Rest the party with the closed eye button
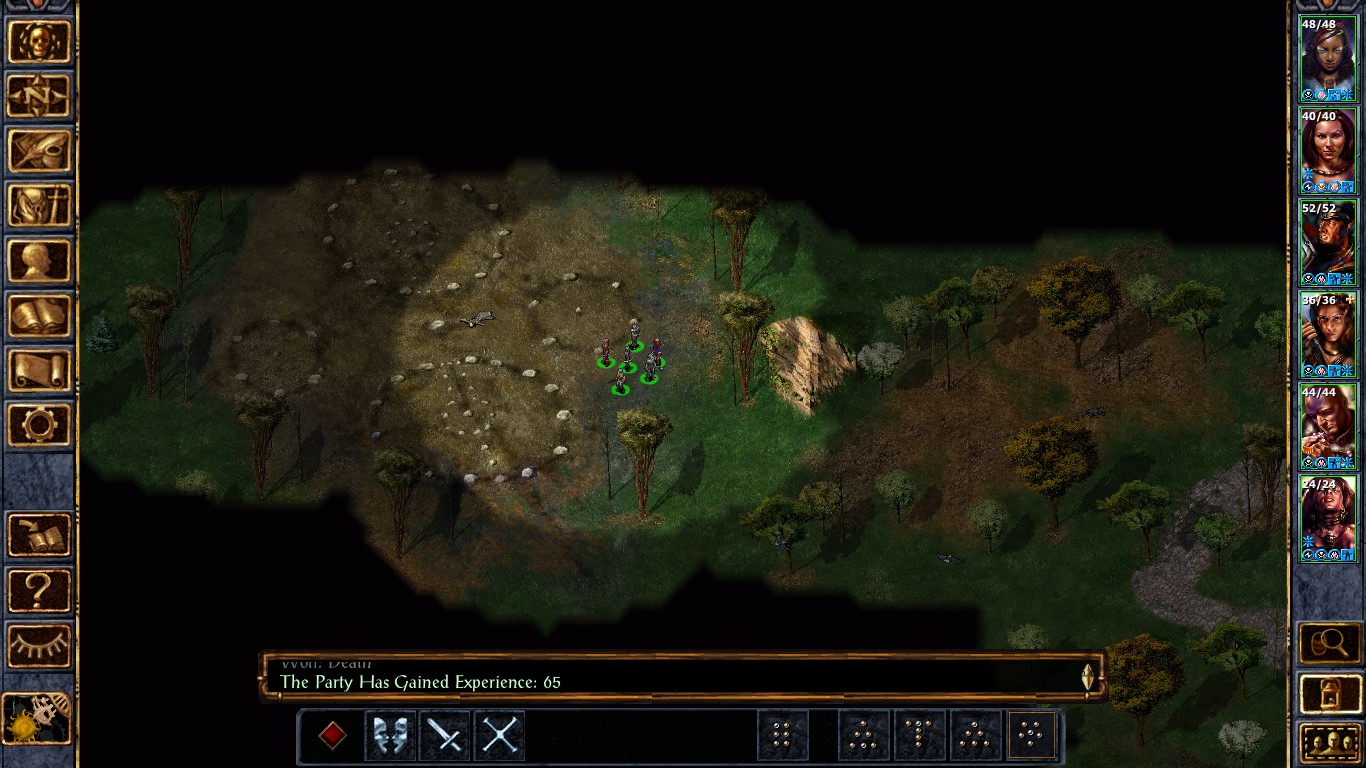The height and width of the screenshot is (768, 1366). (x=39, y=645)
